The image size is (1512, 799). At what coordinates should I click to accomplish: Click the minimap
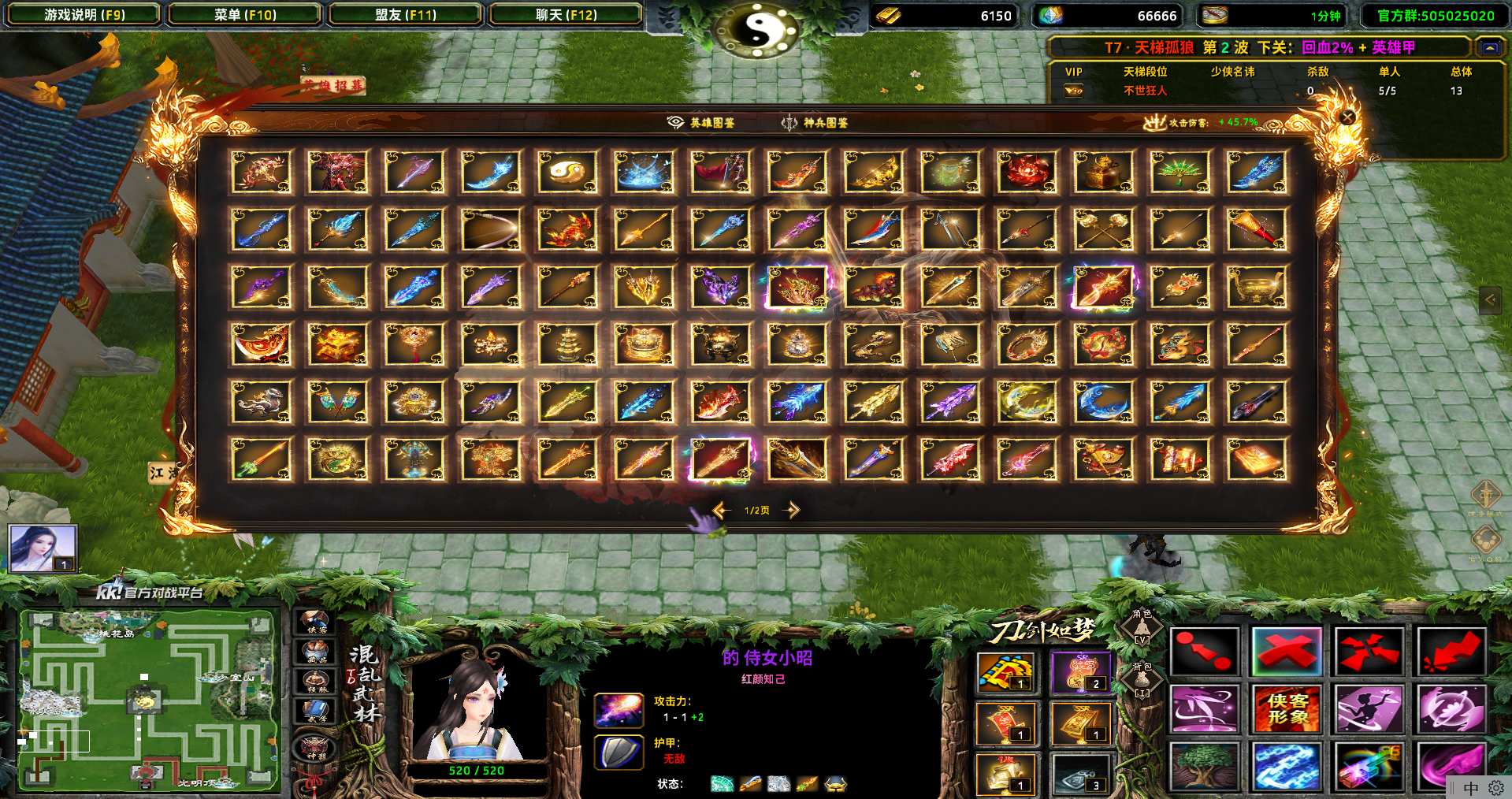(x=149, y=699)
